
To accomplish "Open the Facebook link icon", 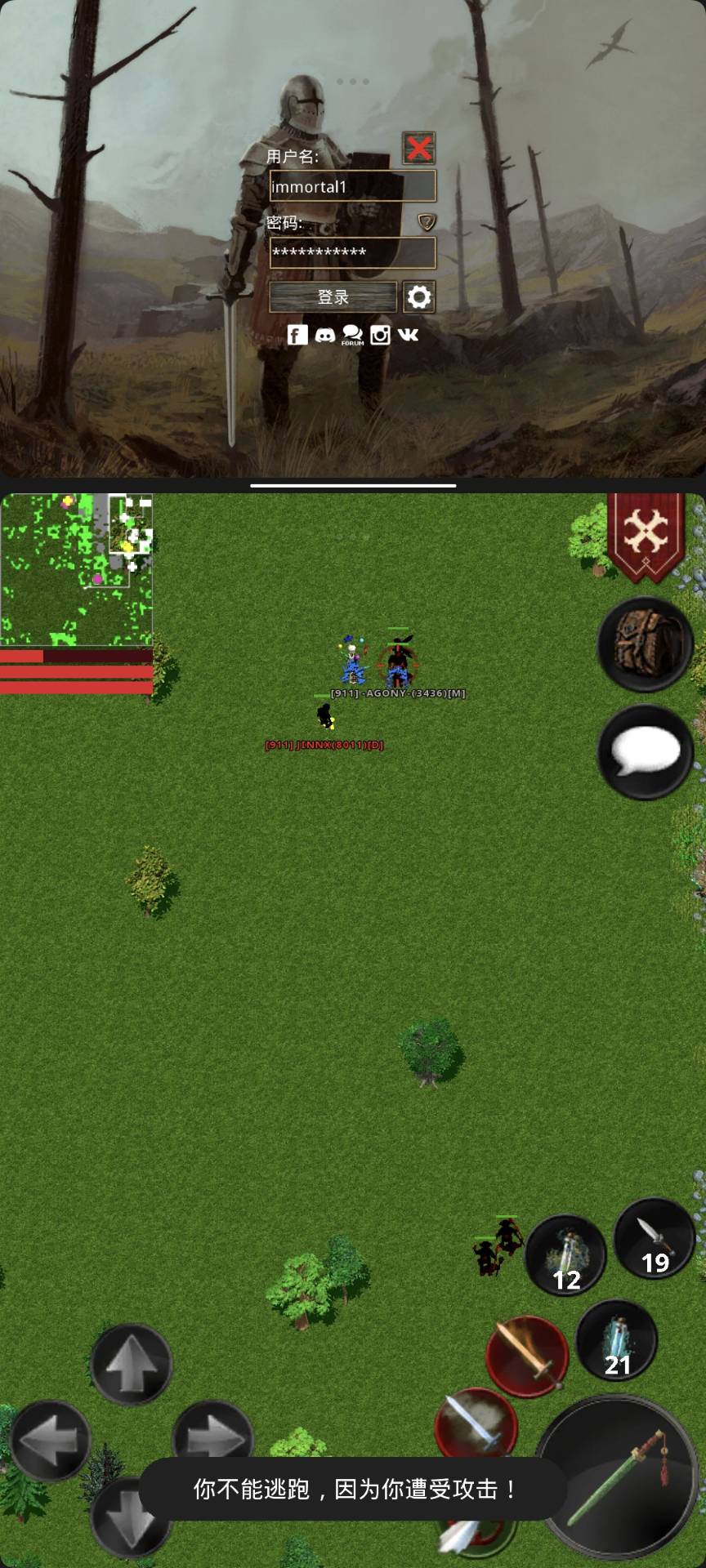I will 297,335.
